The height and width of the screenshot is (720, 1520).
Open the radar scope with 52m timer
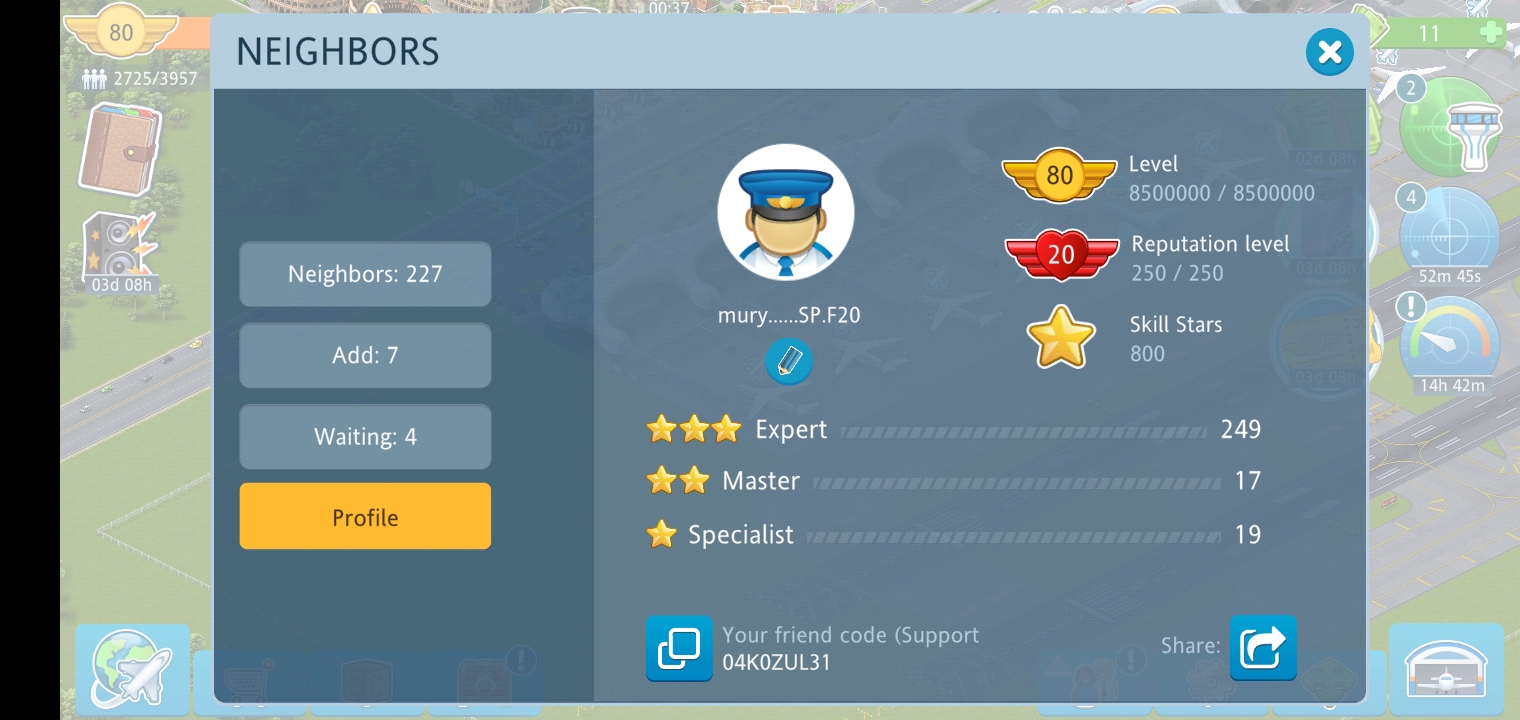[1448, 236]
